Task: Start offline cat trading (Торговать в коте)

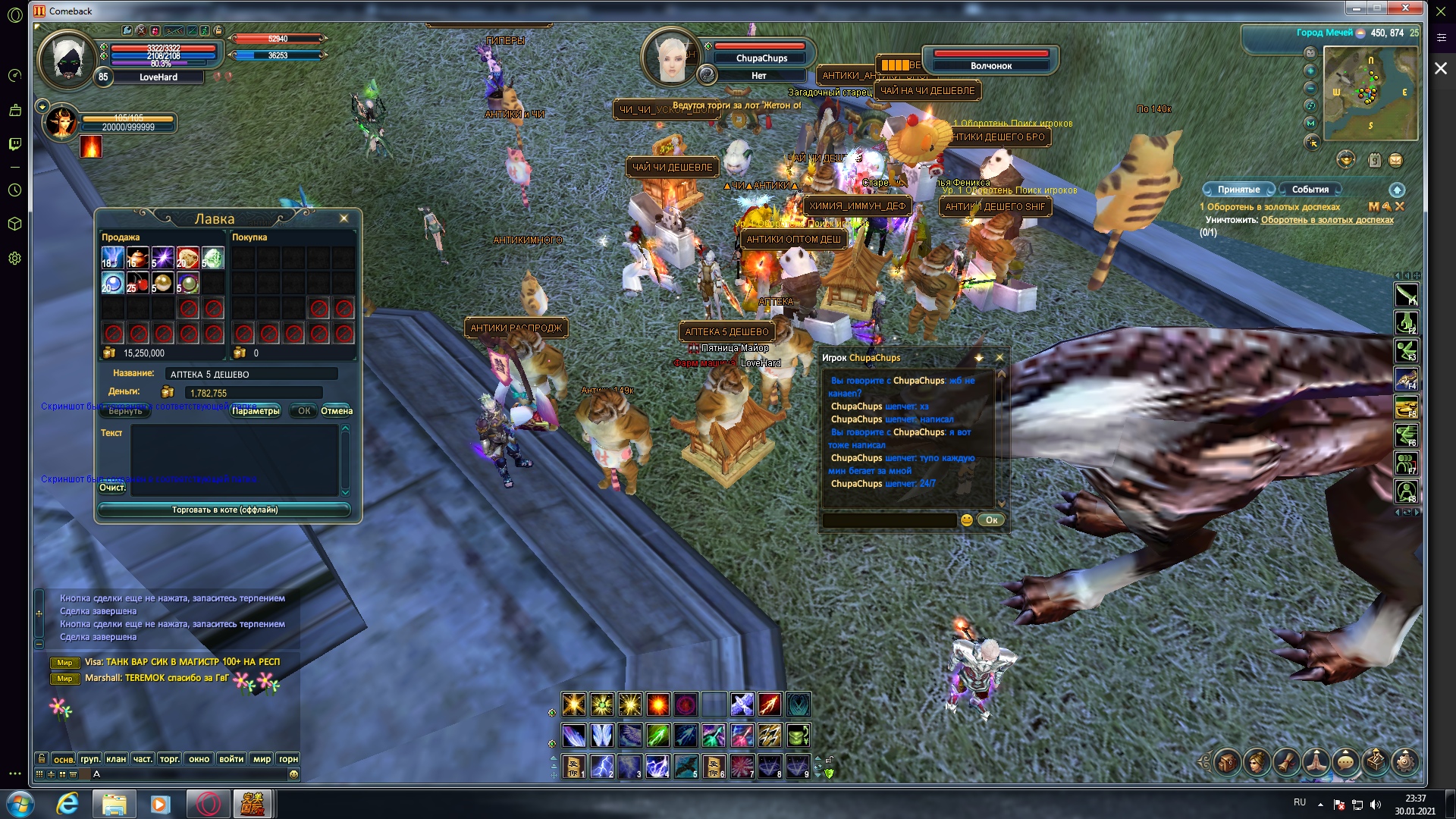Action: click(224, 510)
